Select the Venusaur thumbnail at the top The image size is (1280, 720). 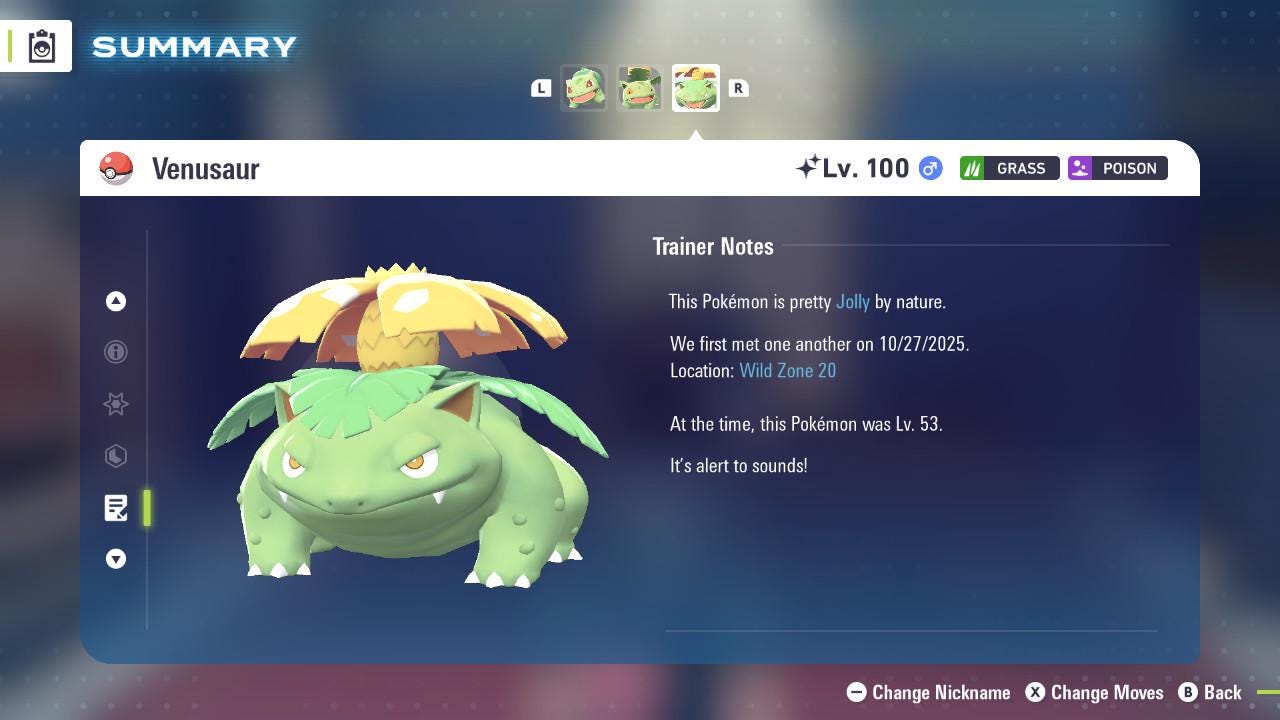tap(695, 87)
